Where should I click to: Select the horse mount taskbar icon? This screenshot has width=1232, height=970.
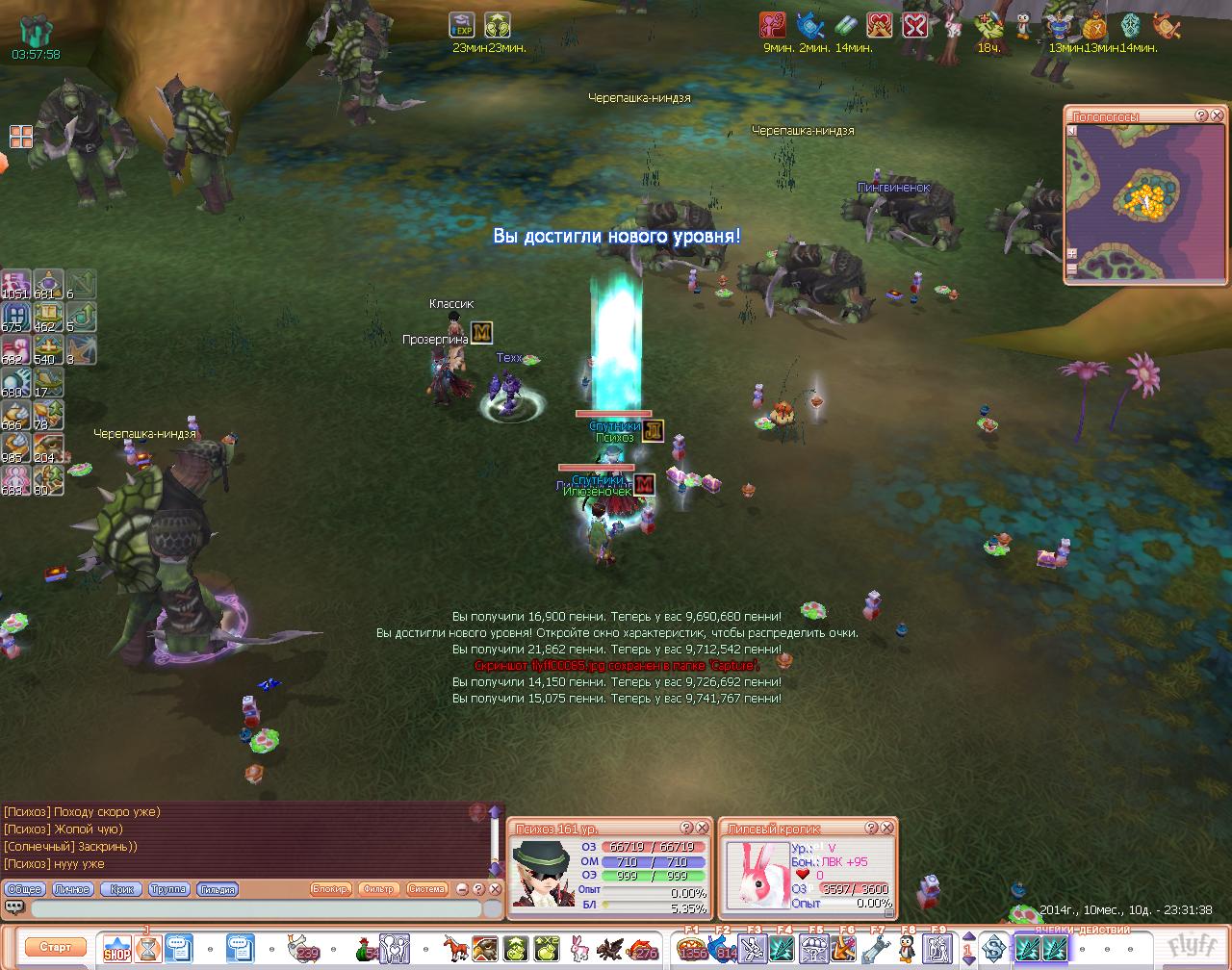[x=454, y=949]
